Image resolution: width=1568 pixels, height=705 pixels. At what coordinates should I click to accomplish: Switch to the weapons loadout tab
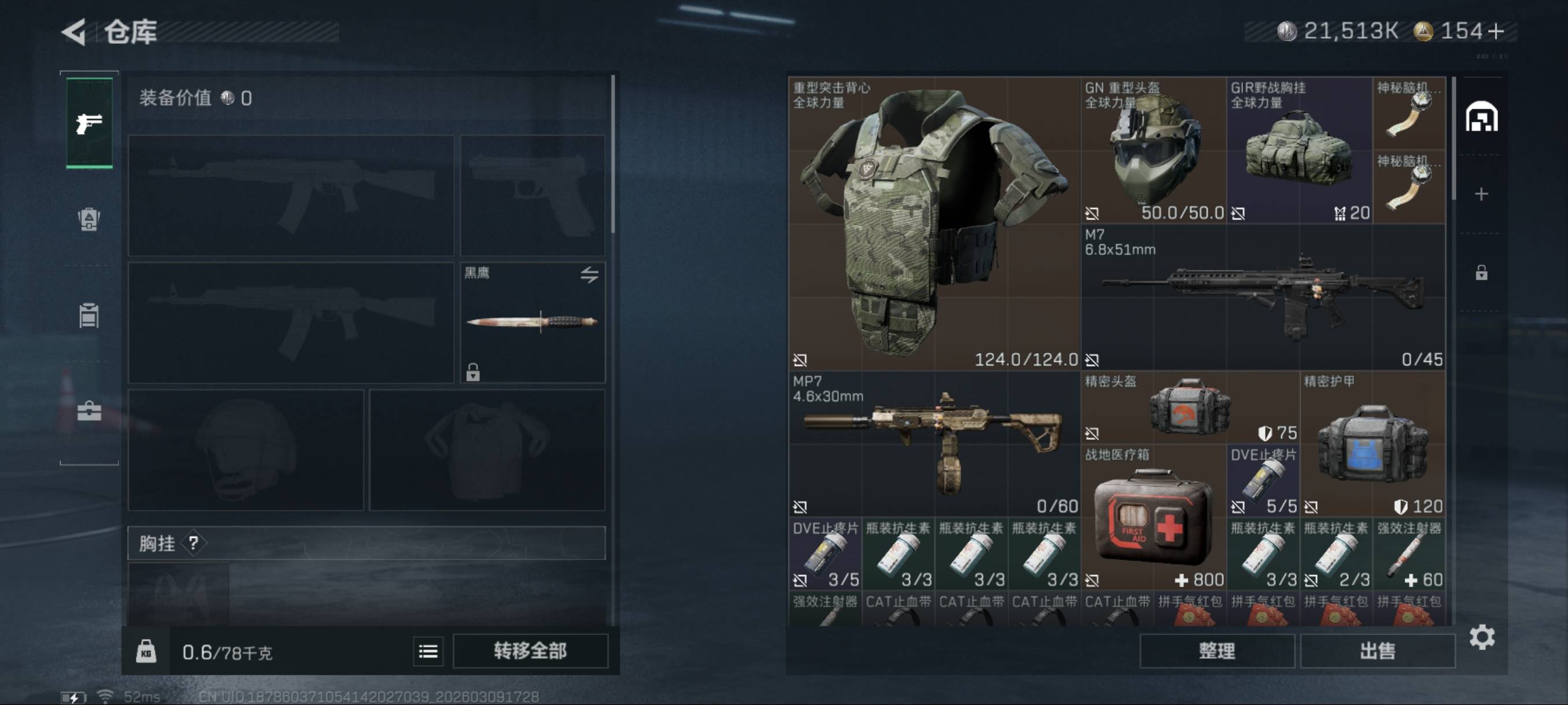point(89,124)
